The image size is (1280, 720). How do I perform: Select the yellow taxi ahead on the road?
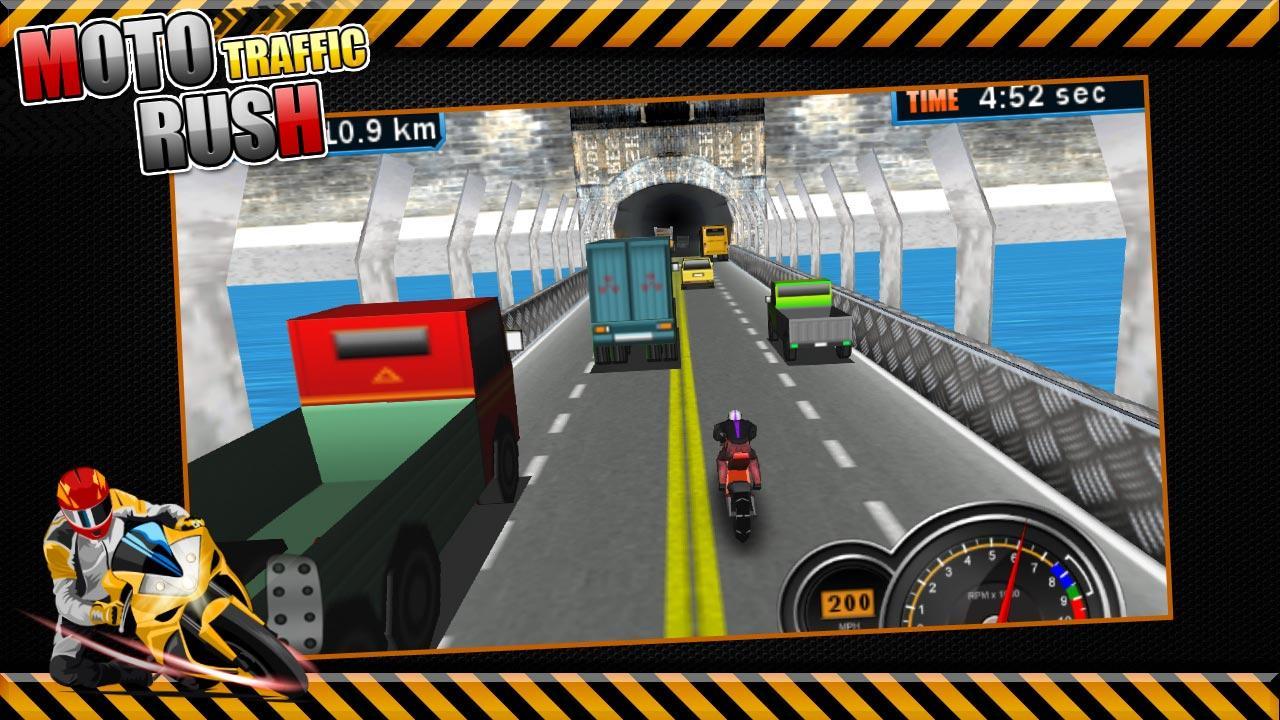[x=697, y=270]
